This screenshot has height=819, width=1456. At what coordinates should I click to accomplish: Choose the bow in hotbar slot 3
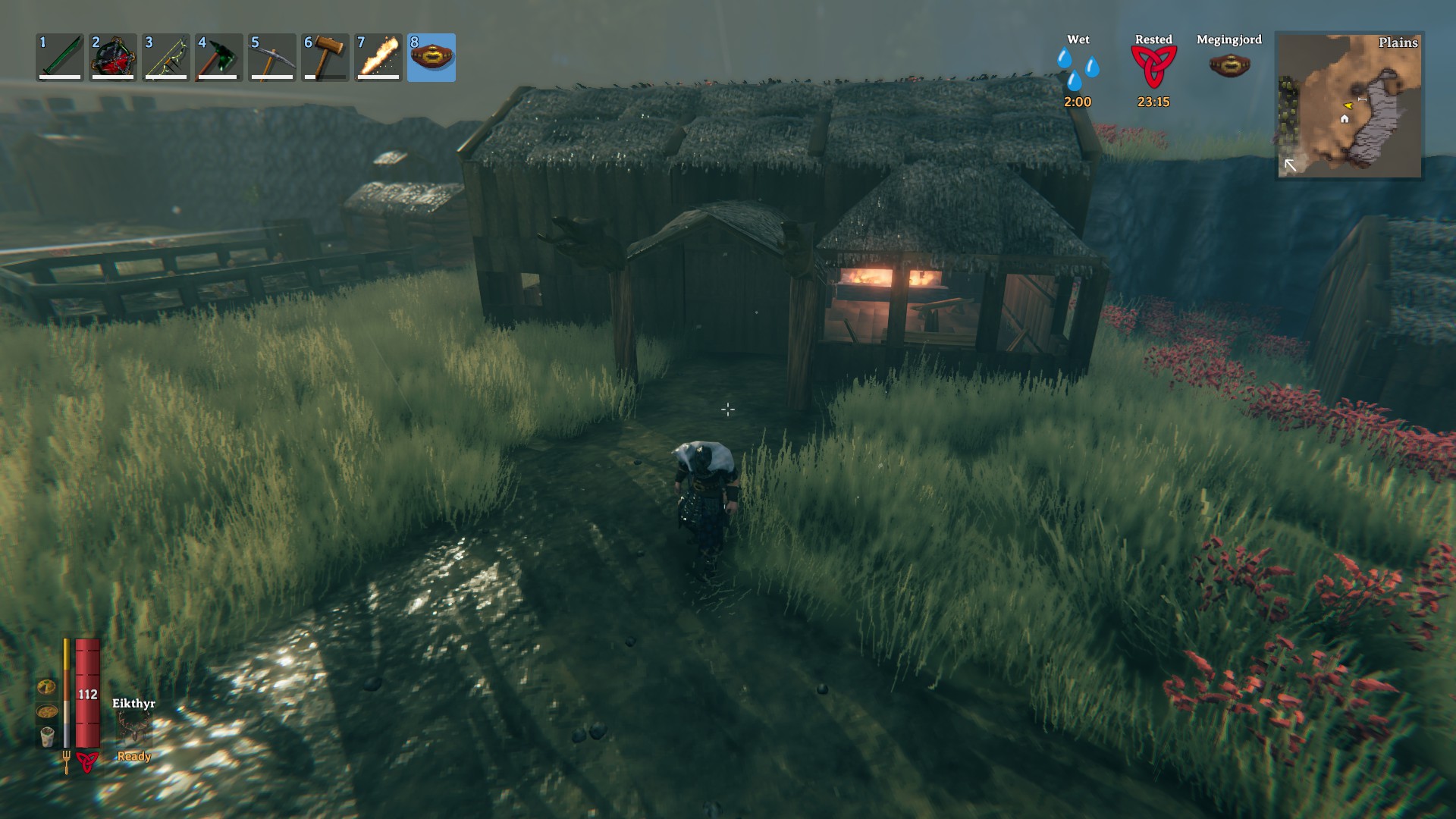pos(166,57)
